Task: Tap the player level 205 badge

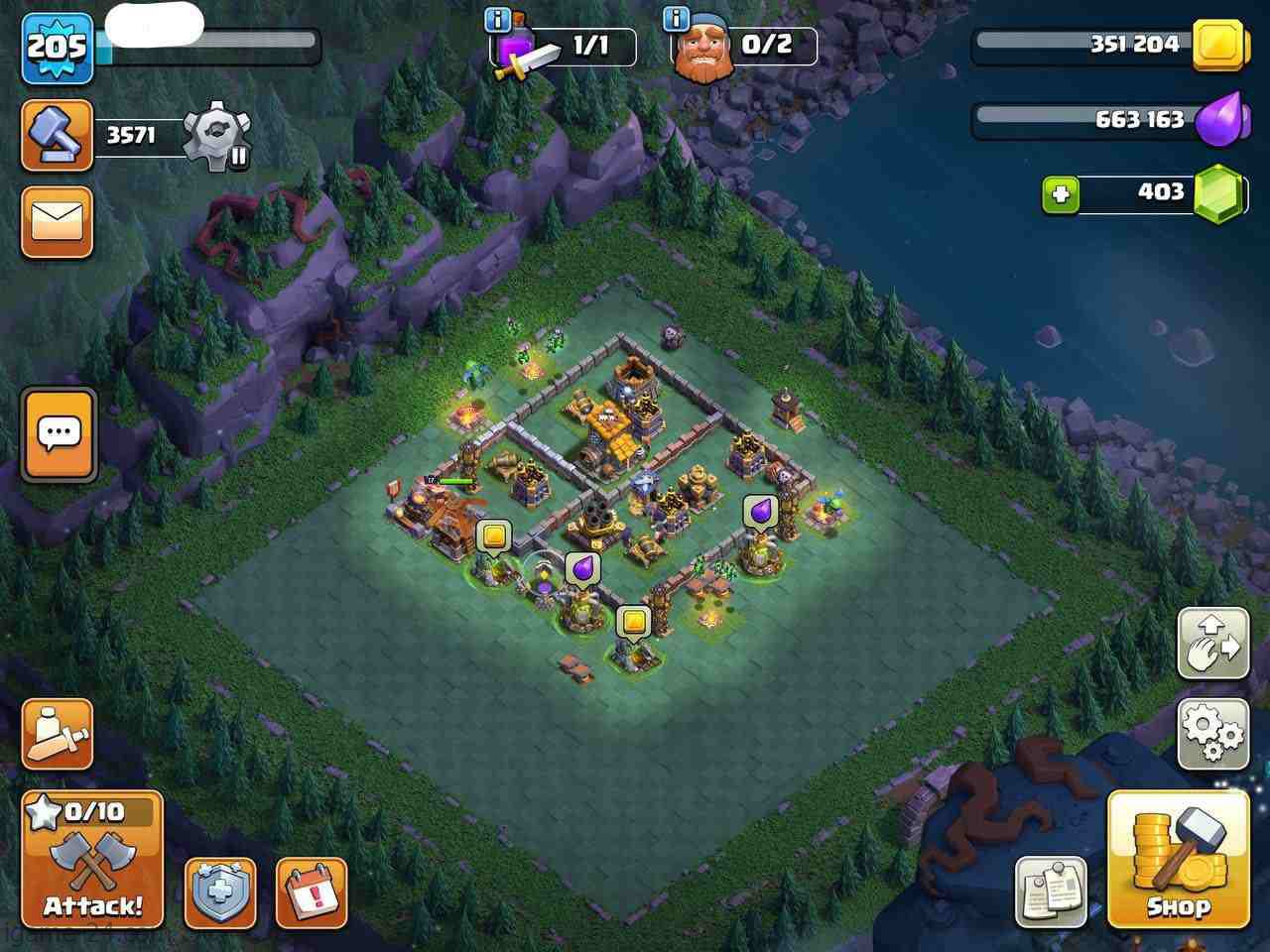Action: pyautogui.click(x=58, y=48)
